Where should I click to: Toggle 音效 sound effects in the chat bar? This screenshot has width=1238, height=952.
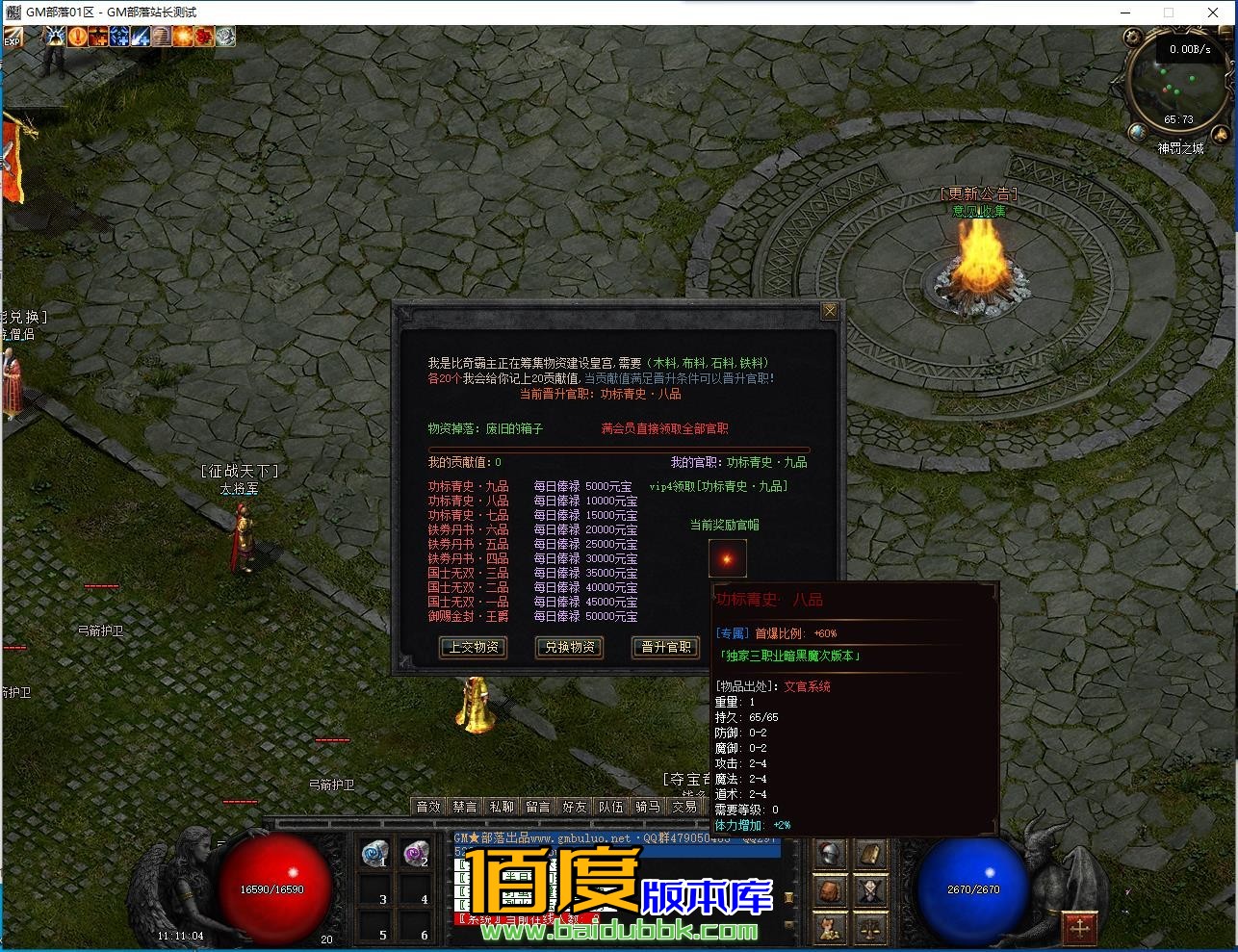(x=427, y=807)
